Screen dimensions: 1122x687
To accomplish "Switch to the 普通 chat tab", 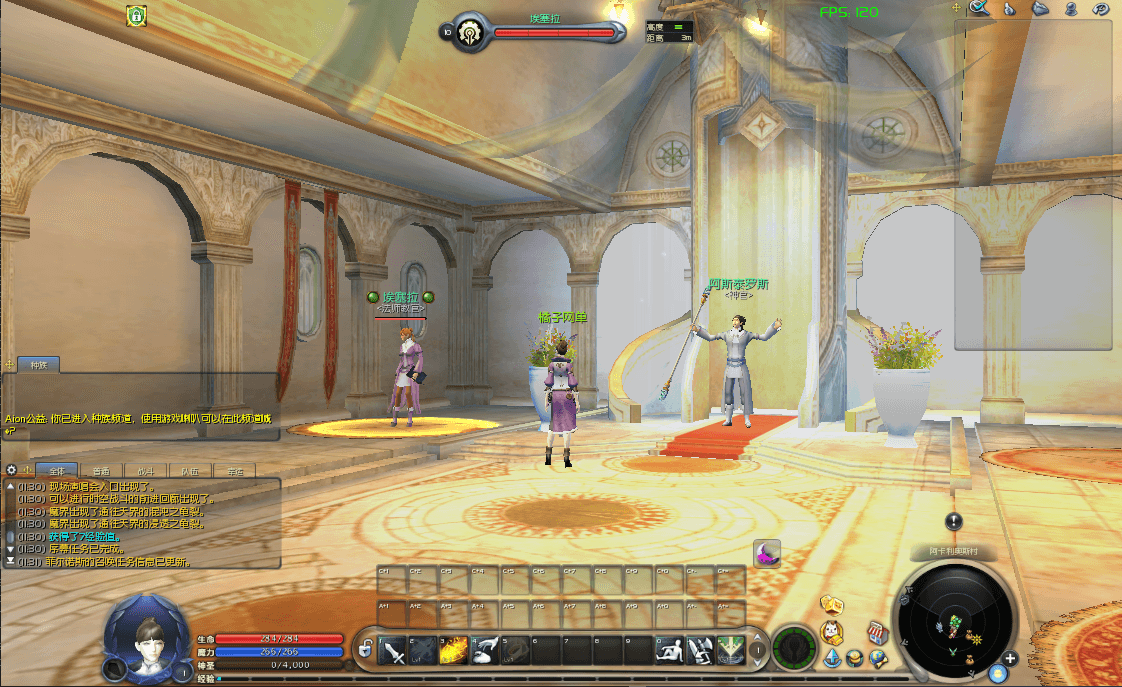I will click(x=101, y=470).
